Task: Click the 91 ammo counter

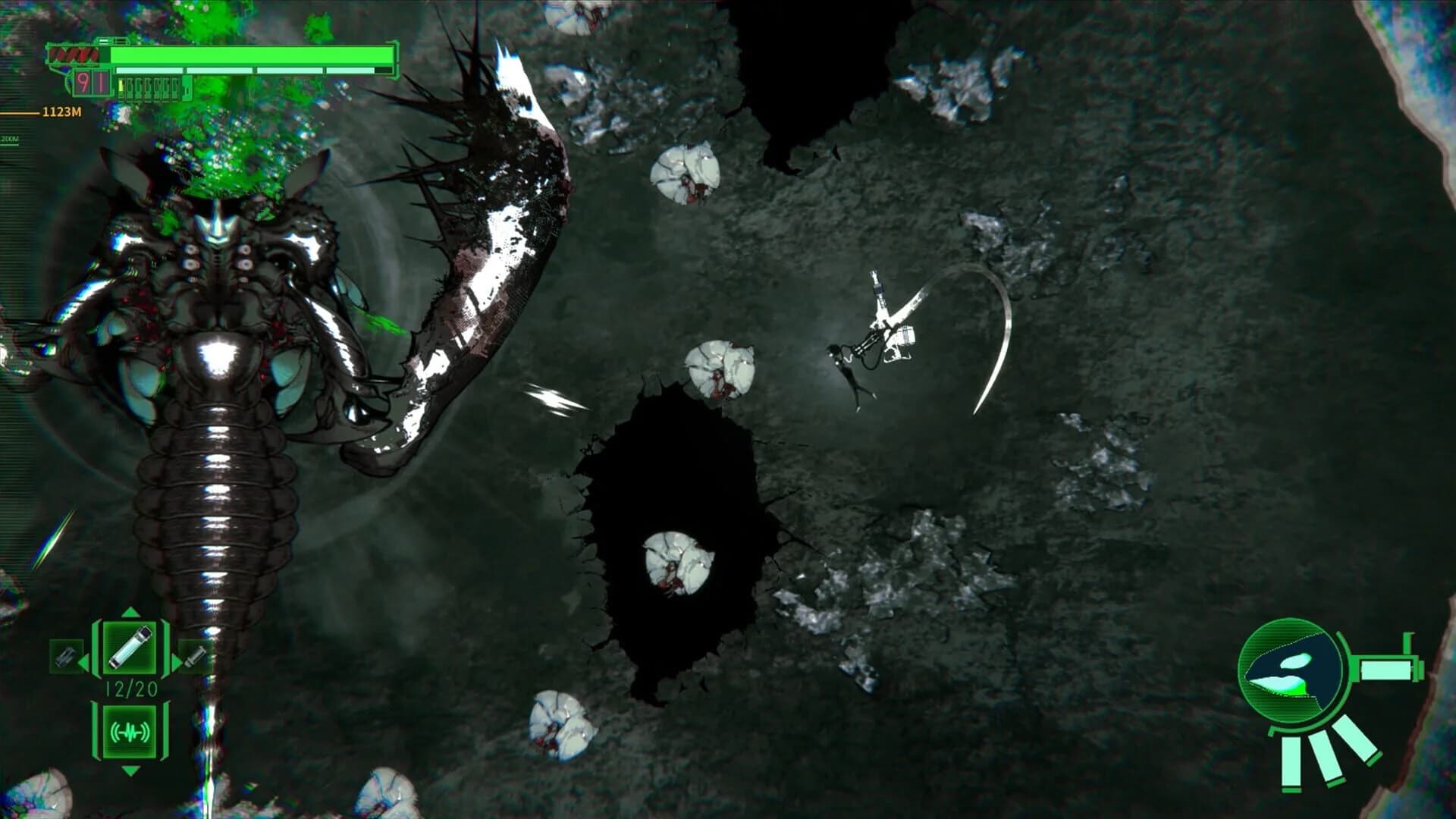Action: click(90, 83)
